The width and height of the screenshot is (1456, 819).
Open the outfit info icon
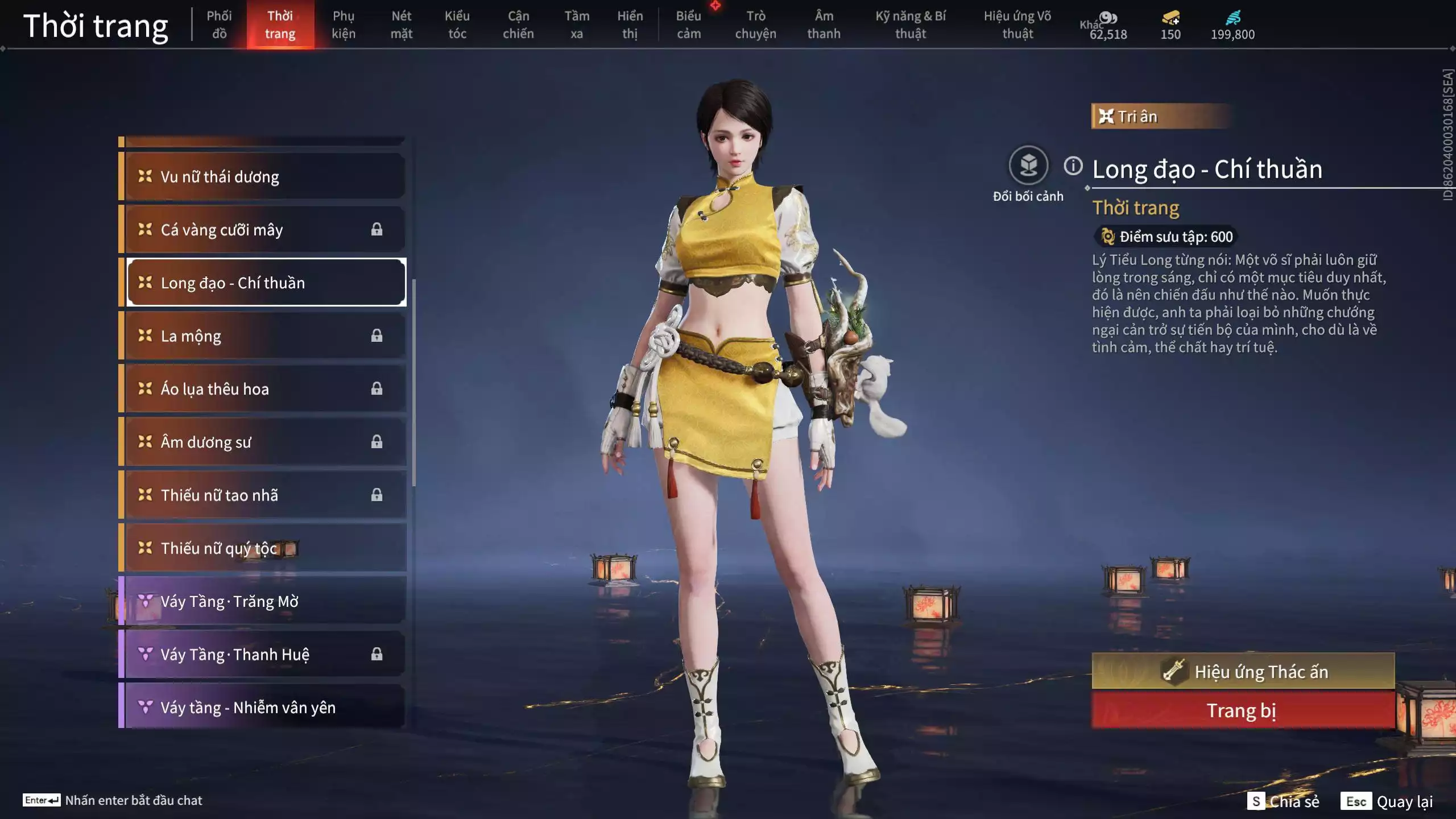point(1073,166)
